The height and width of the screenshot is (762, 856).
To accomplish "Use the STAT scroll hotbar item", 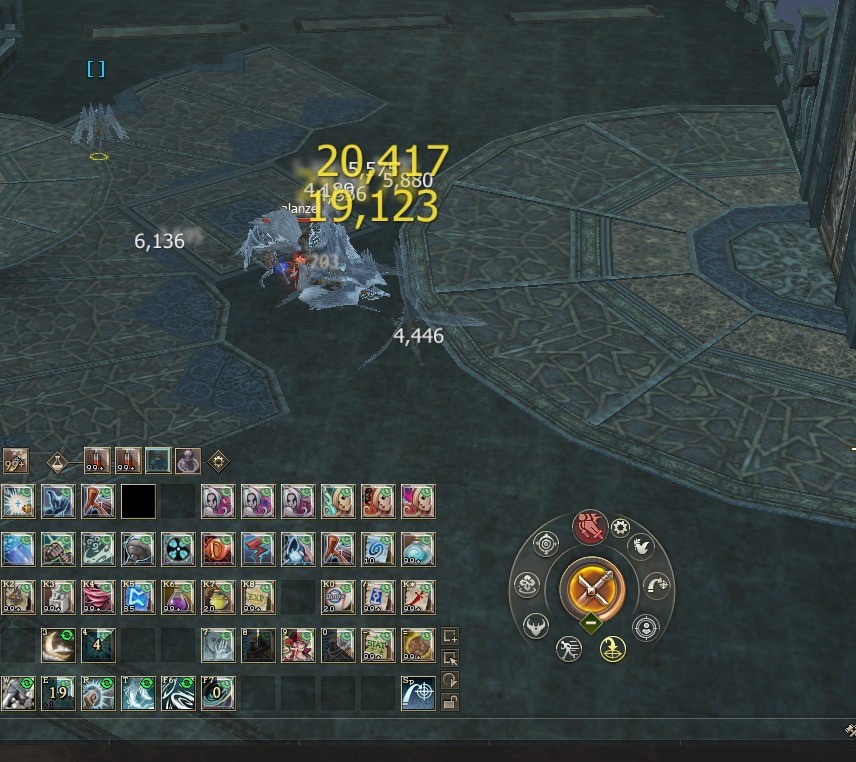I will coord(378,645).
